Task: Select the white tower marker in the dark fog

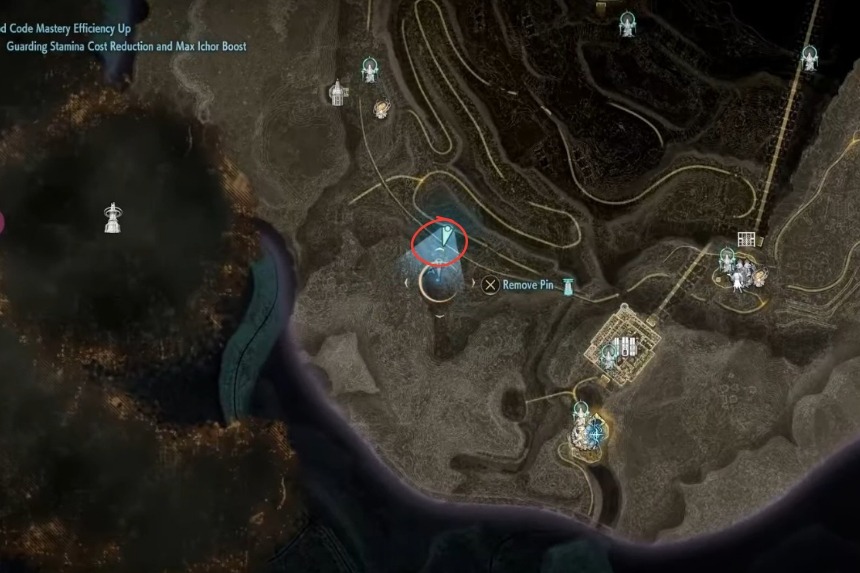Action: [x=113, y=217]
